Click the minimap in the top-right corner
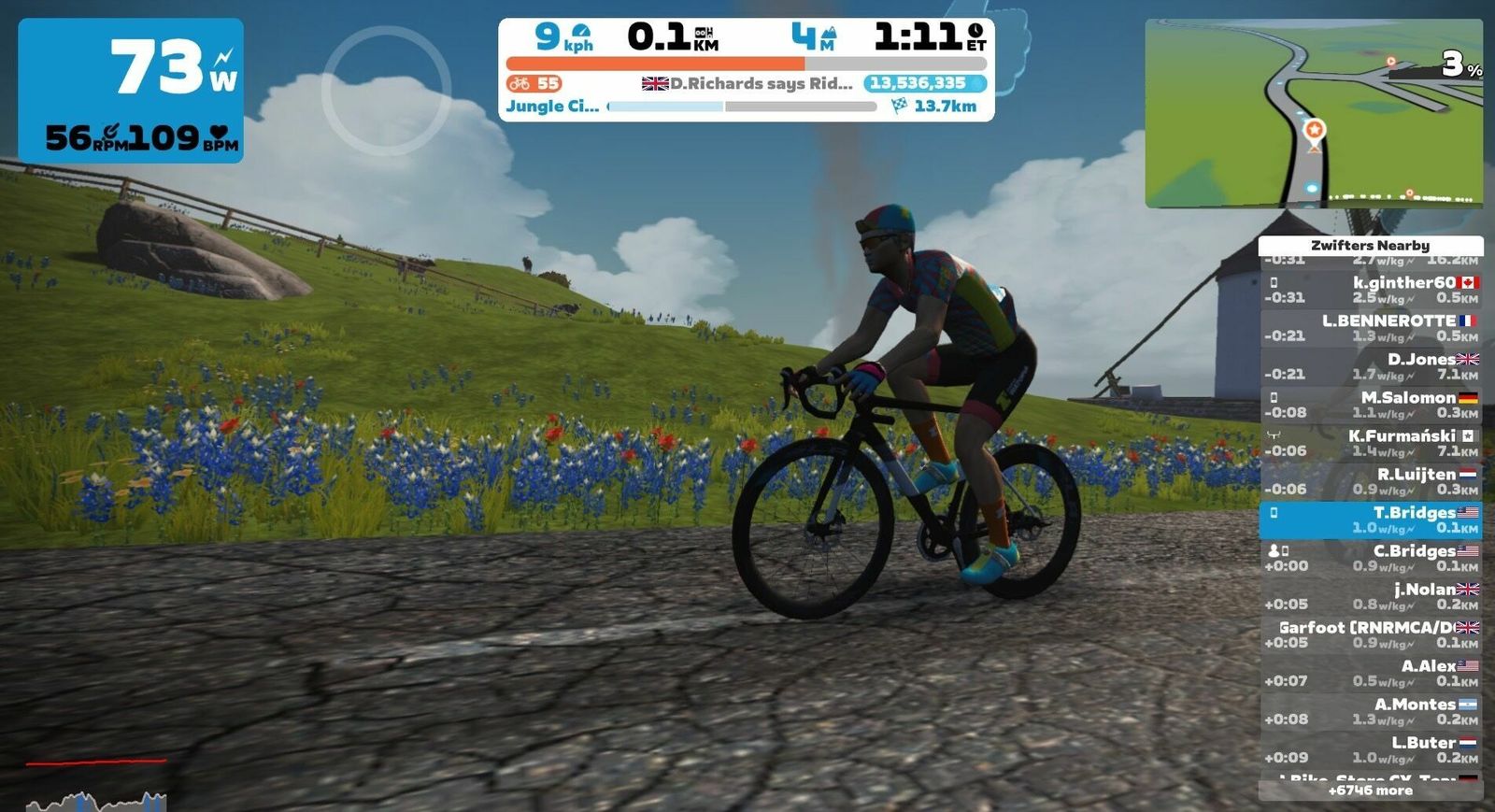 coord(1313,113)
